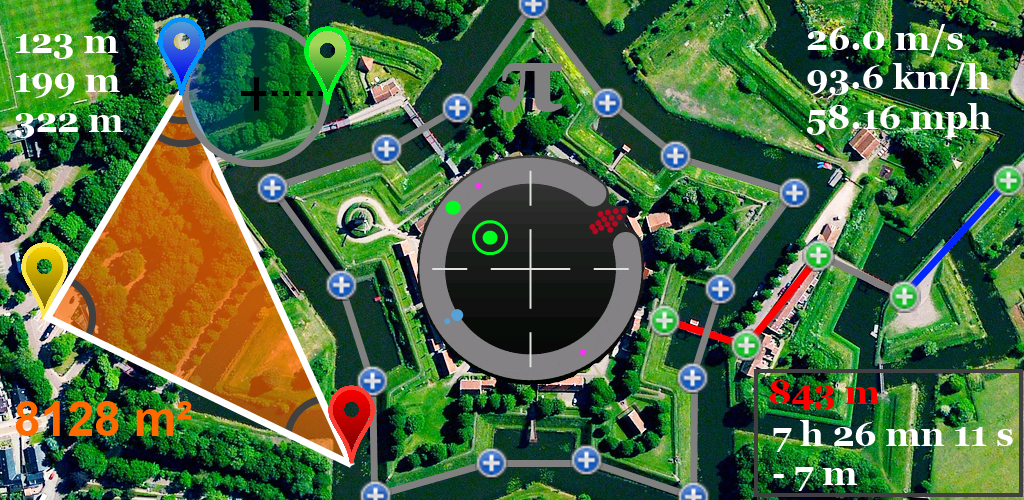
Task: Click the orange triangle measured area
Action: click(x=190, y=290)
